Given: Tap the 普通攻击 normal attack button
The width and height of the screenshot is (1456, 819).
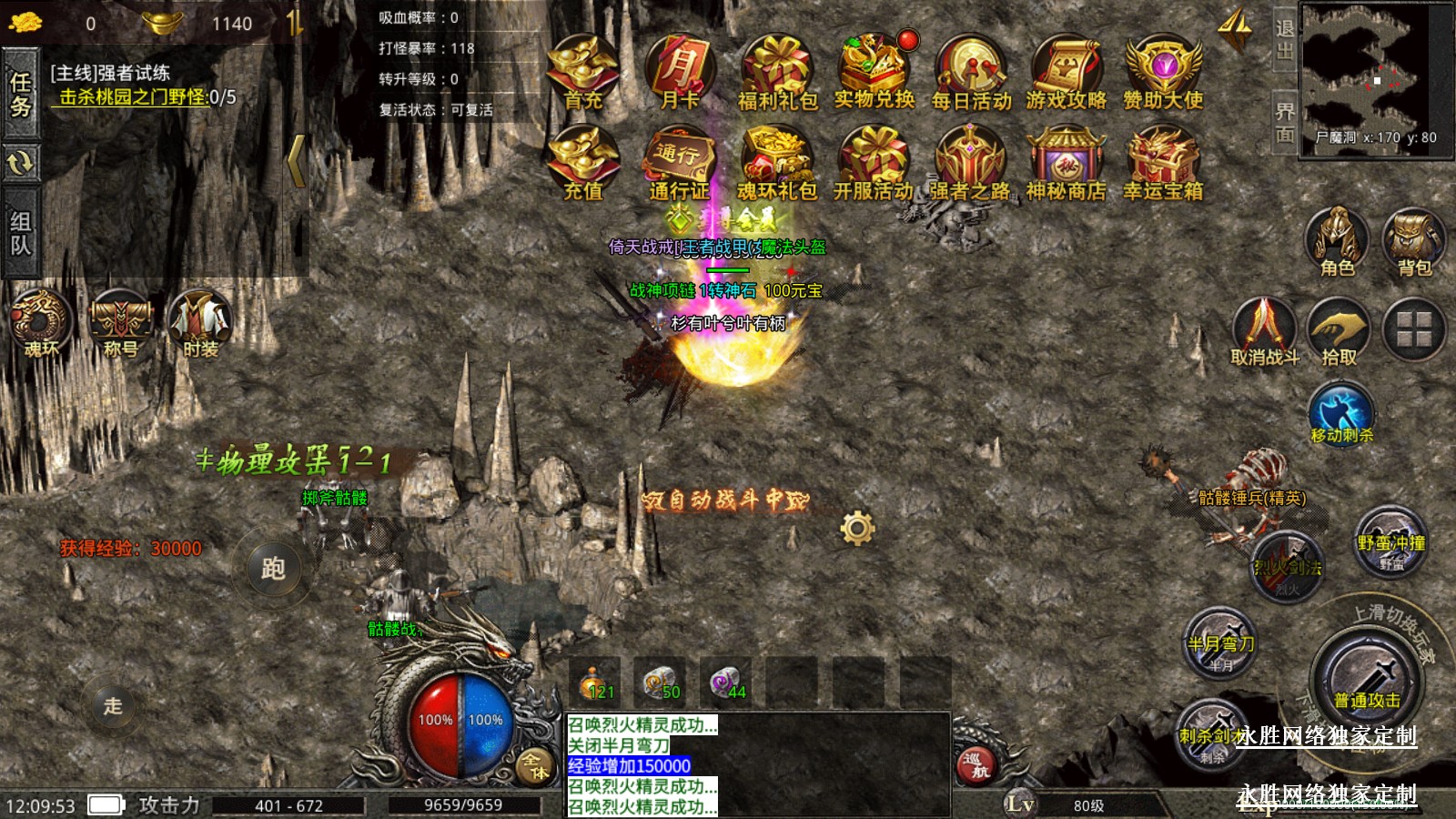Looking at the screenshot, I should (x=1367, y=680).
